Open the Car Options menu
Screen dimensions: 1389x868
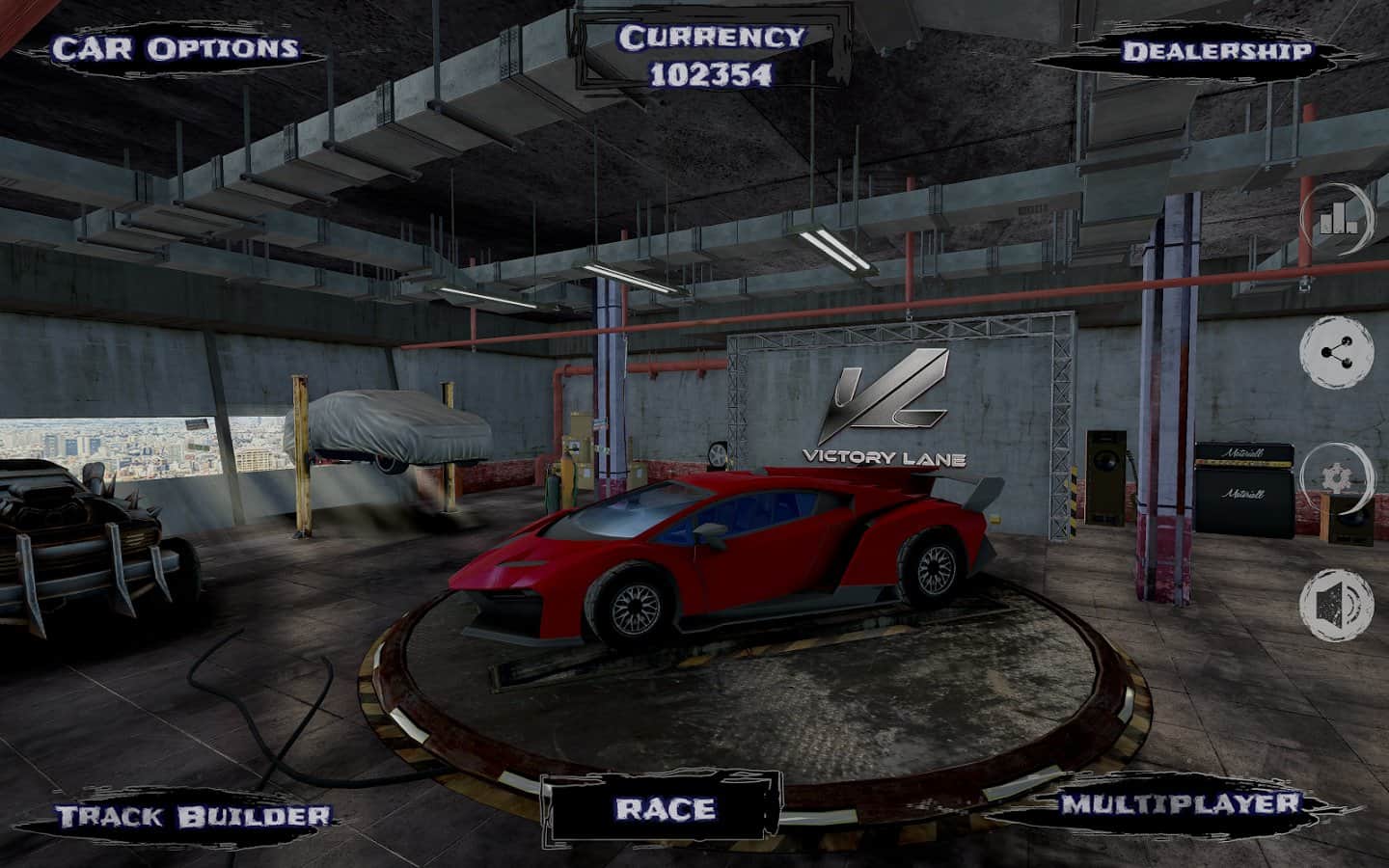(175, 48)
